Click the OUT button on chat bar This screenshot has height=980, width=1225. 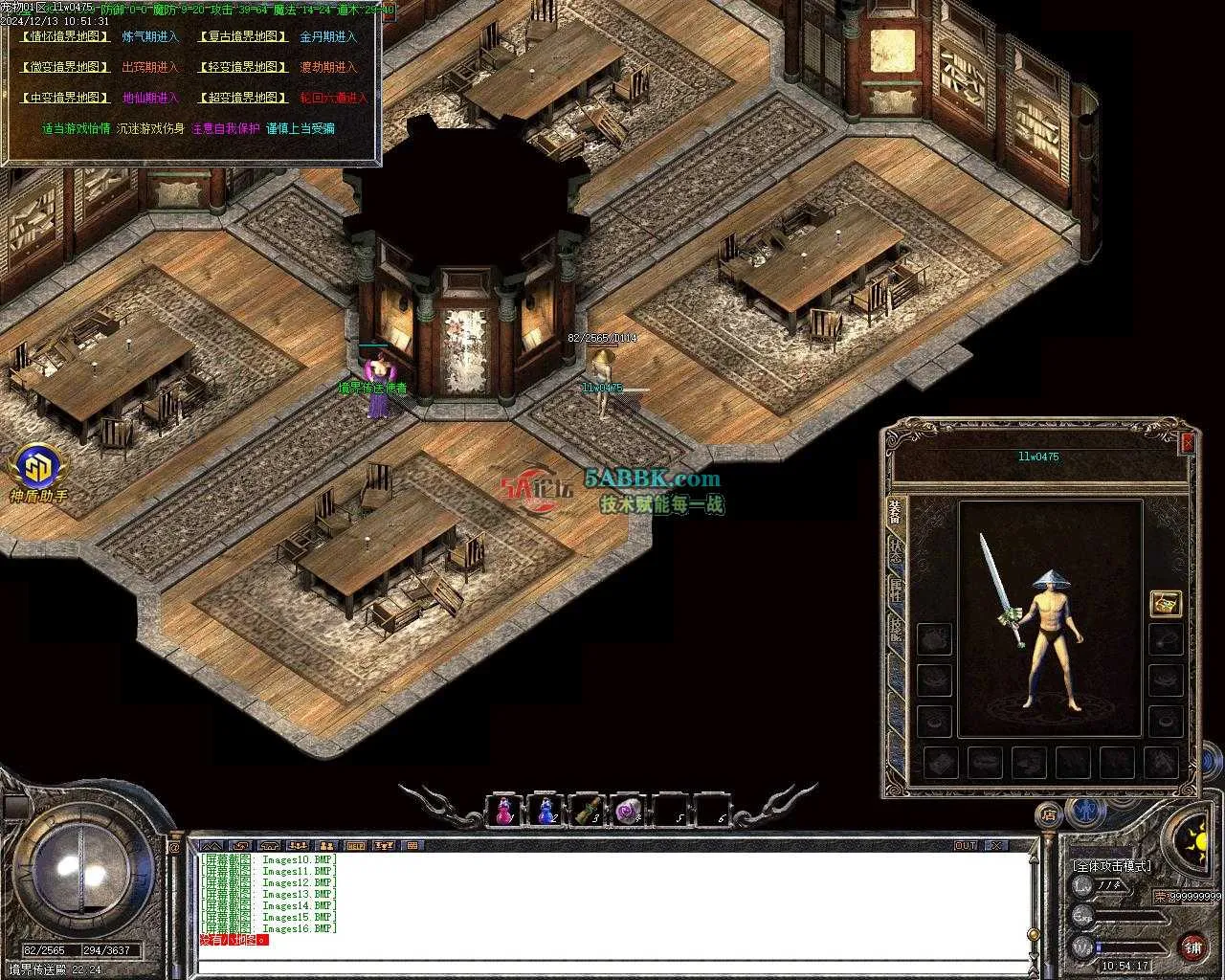[x=966, y=846]
